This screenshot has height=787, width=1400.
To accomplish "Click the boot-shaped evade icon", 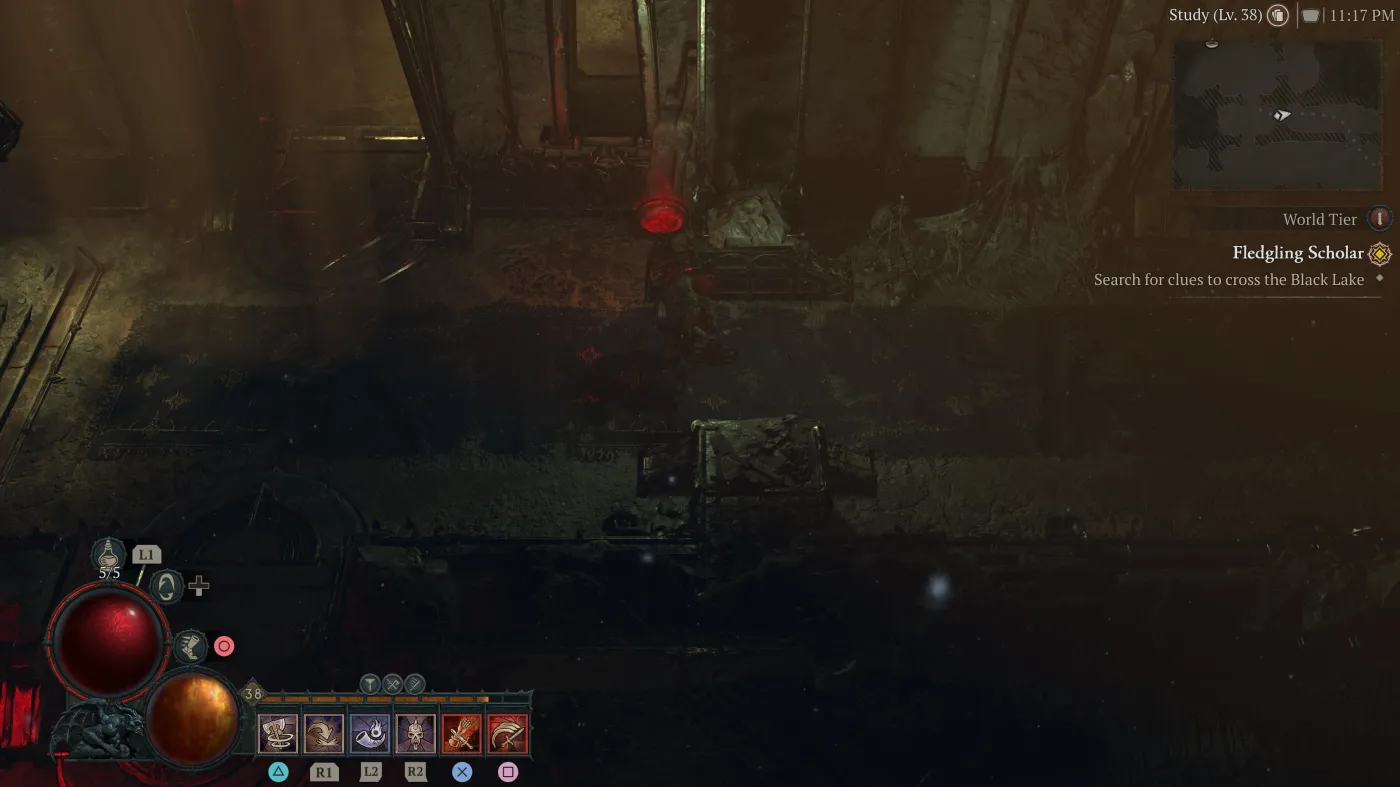I will tap(190, 646).
